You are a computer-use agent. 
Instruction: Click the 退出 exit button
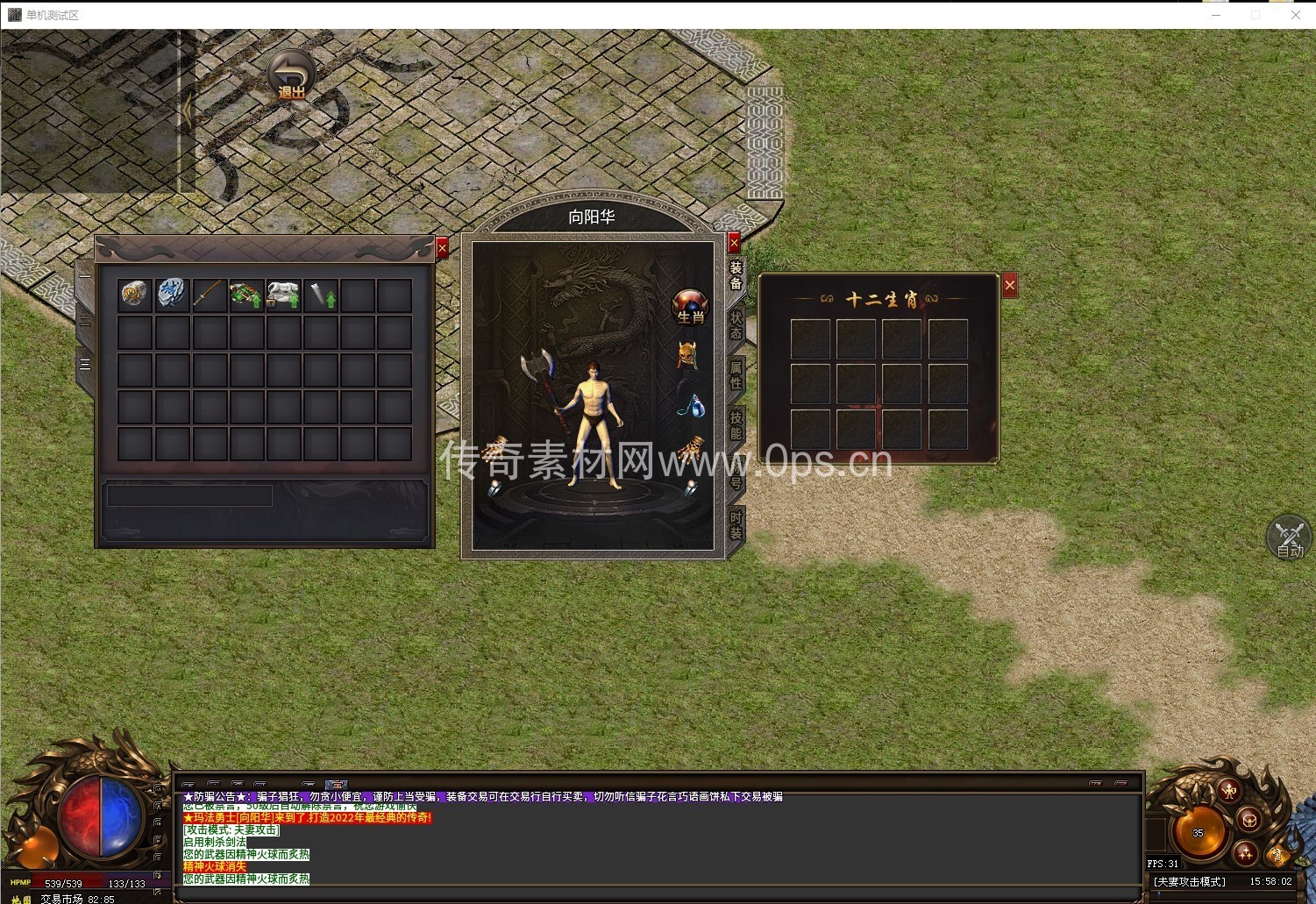(x=290, y=75)
